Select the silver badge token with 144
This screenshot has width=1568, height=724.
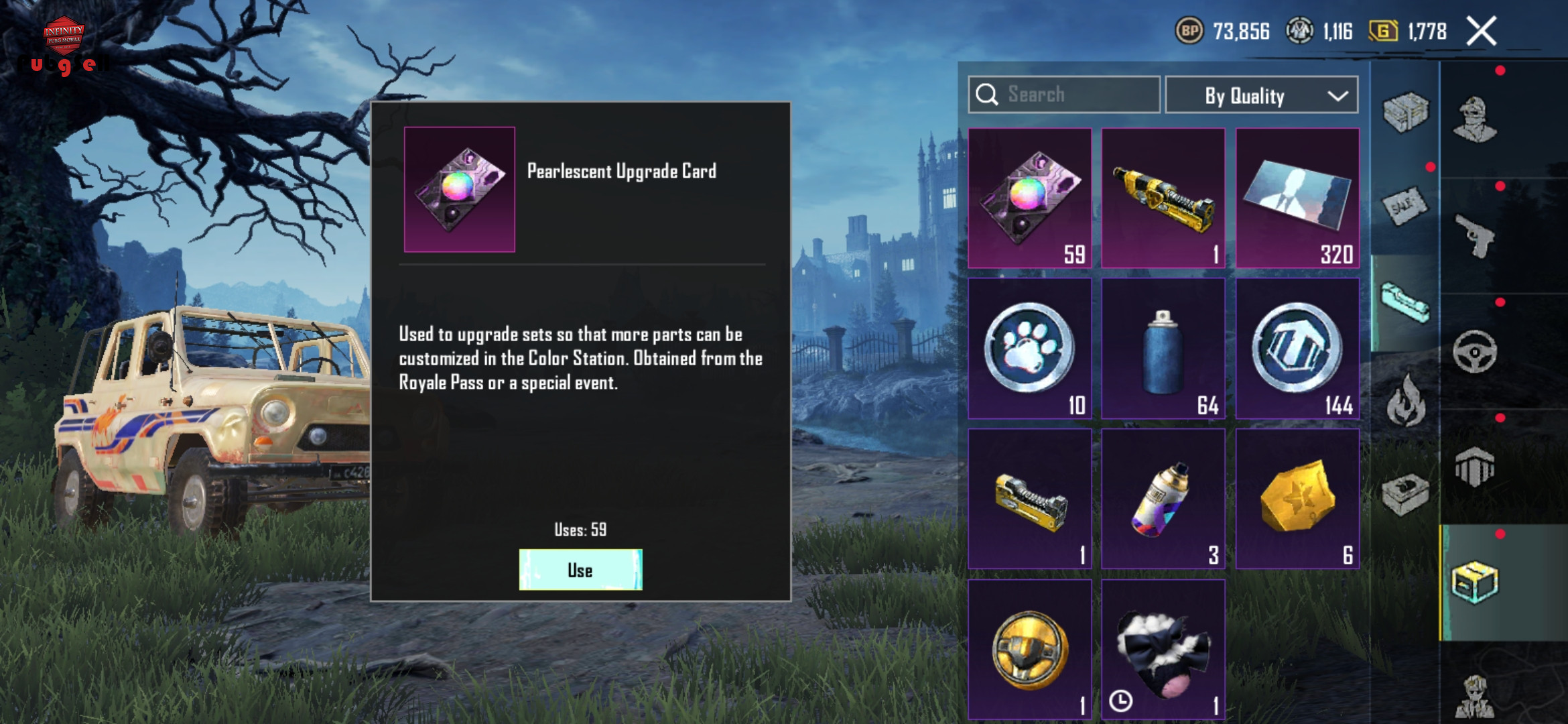tap(1297, 349)
